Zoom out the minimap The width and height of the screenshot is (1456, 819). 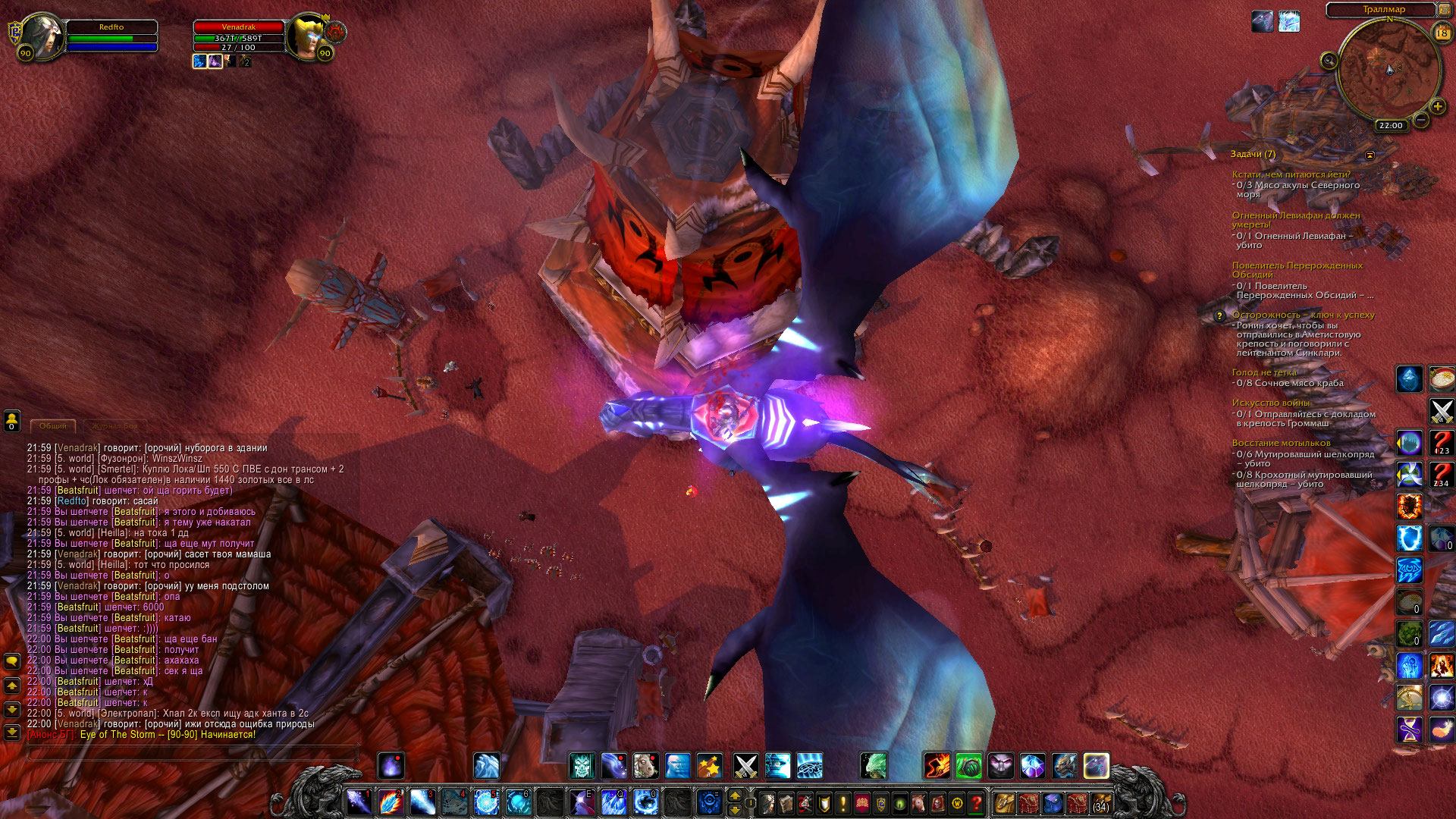tap(1421, 120)
